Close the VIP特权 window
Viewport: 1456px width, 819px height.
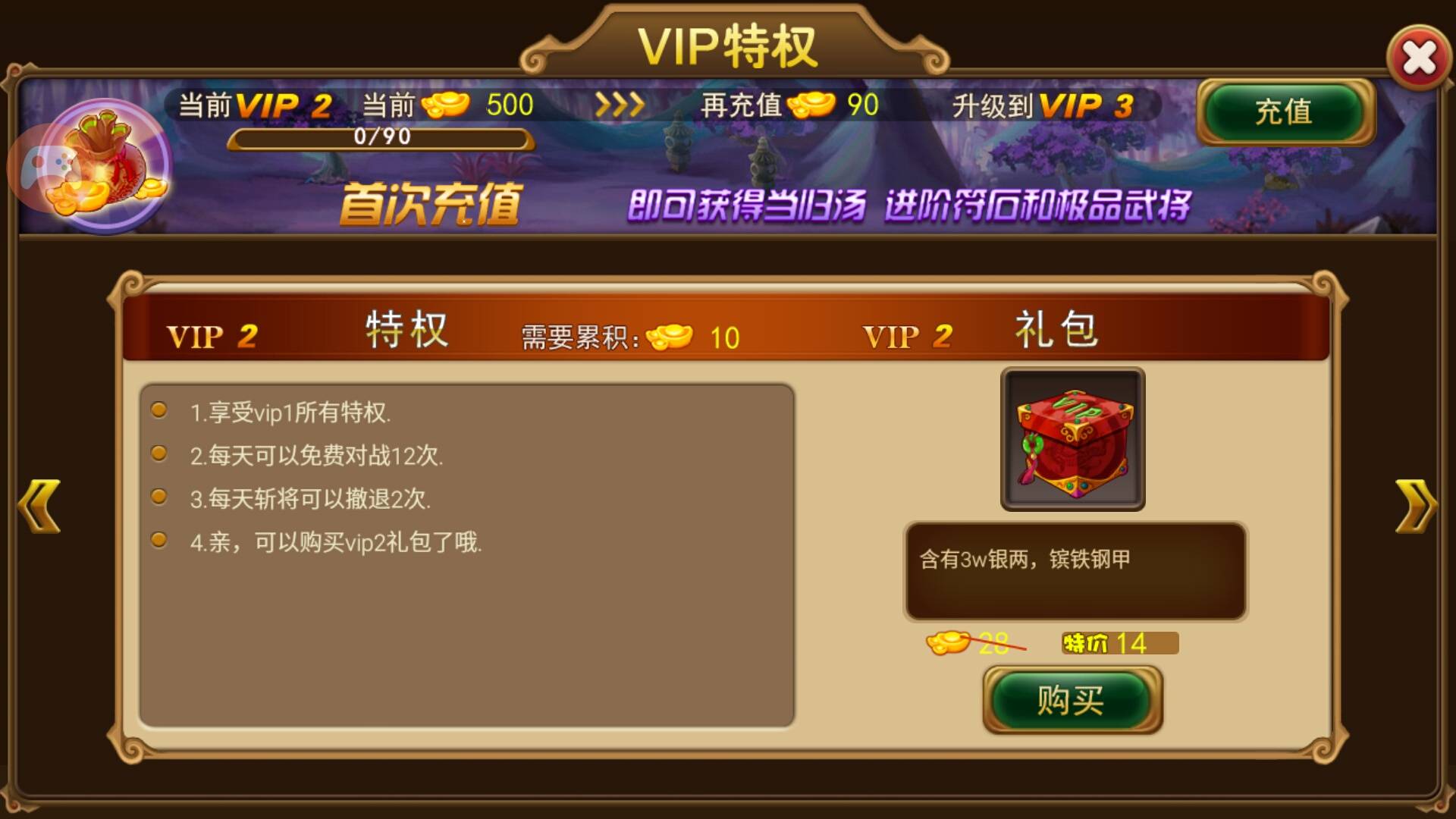(x=1420, y=57)
